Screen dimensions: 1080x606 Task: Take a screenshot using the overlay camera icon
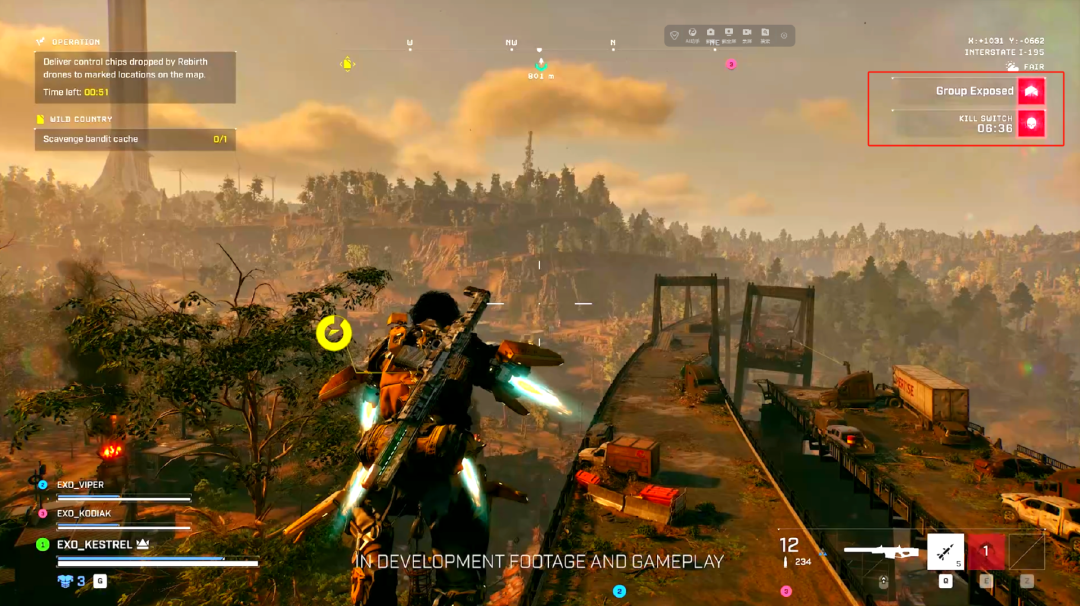[711, 34]
